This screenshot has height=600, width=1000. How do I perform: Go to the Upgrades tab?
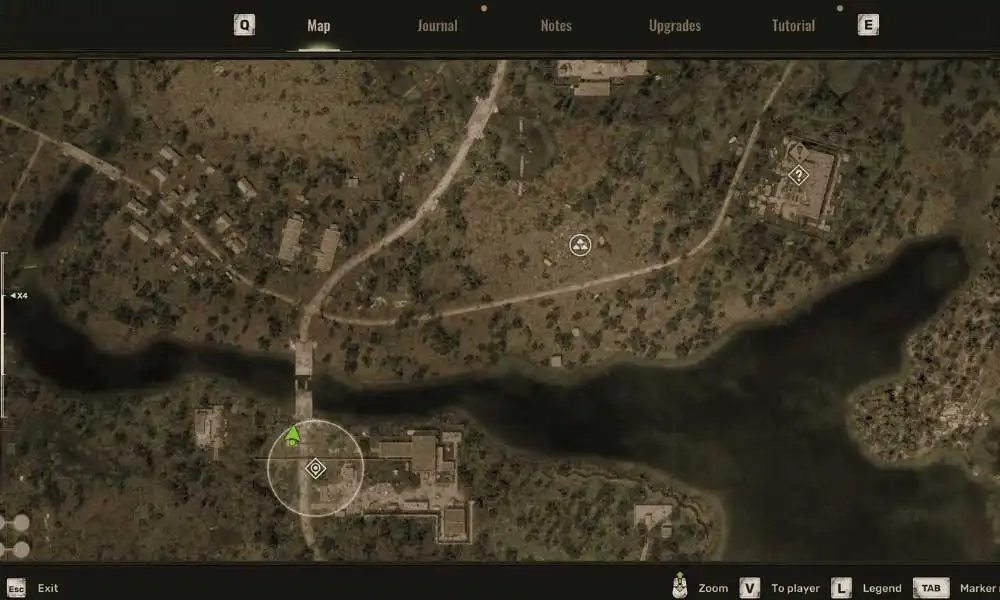675,26
